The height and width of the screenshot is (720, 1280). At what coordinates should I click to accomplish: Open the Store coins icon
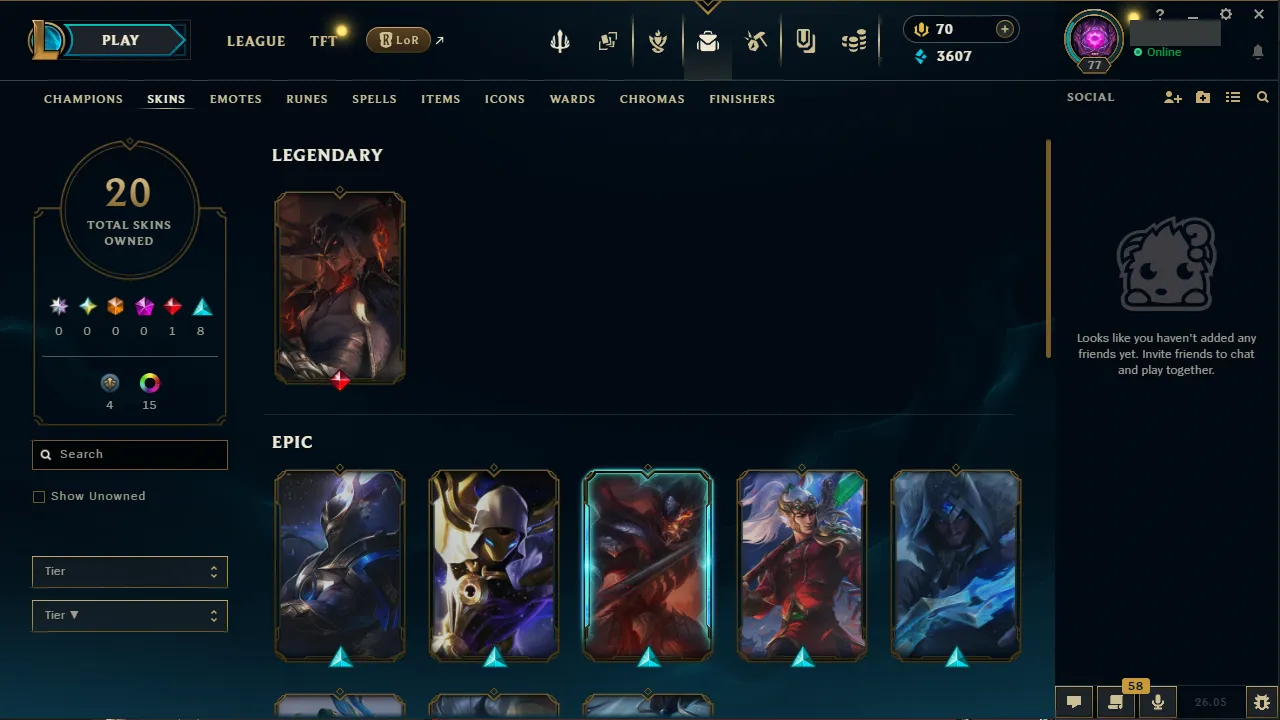(854, 42)
